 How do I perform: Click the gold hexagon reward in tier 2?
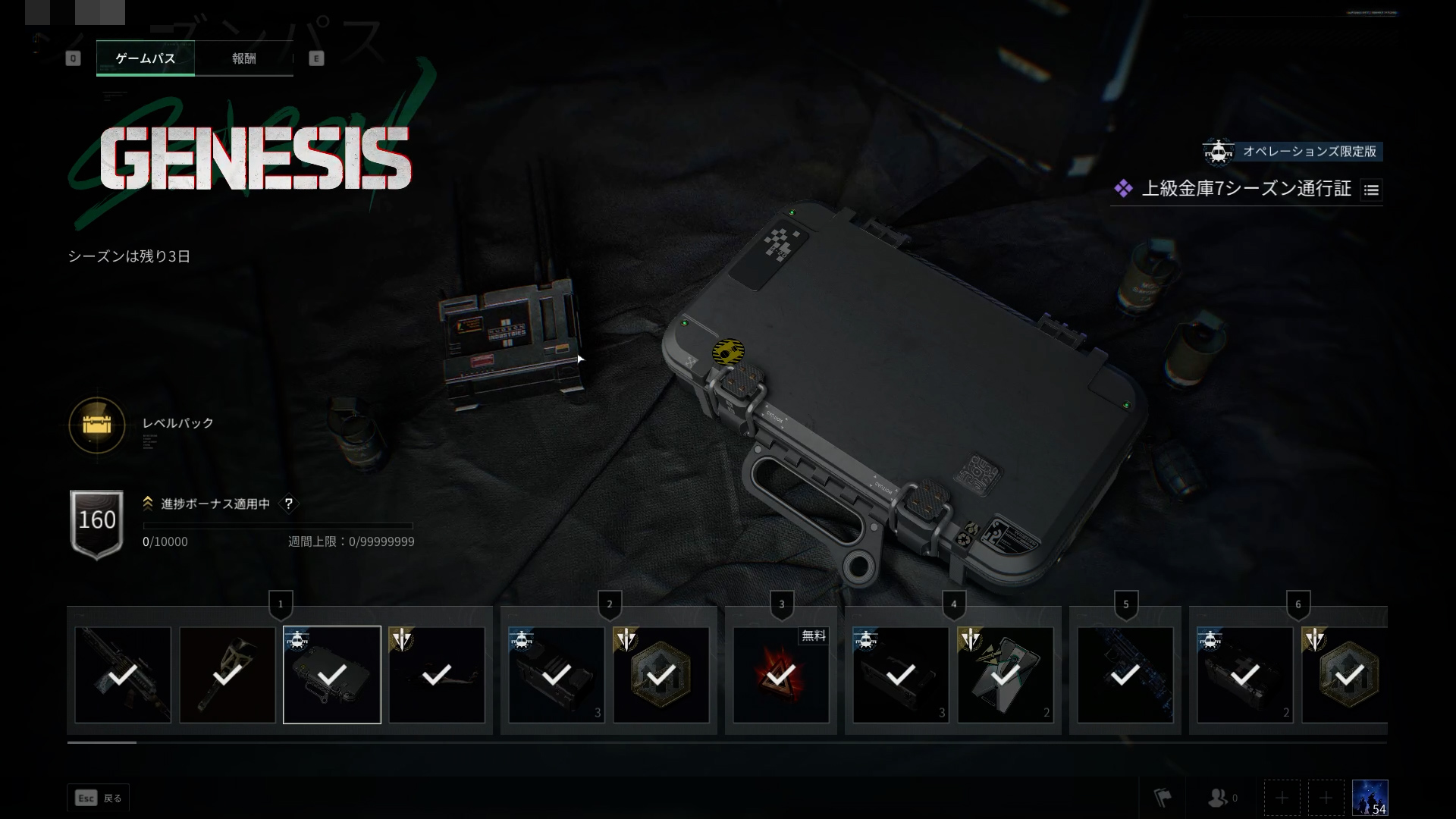(x=661, y=674)
